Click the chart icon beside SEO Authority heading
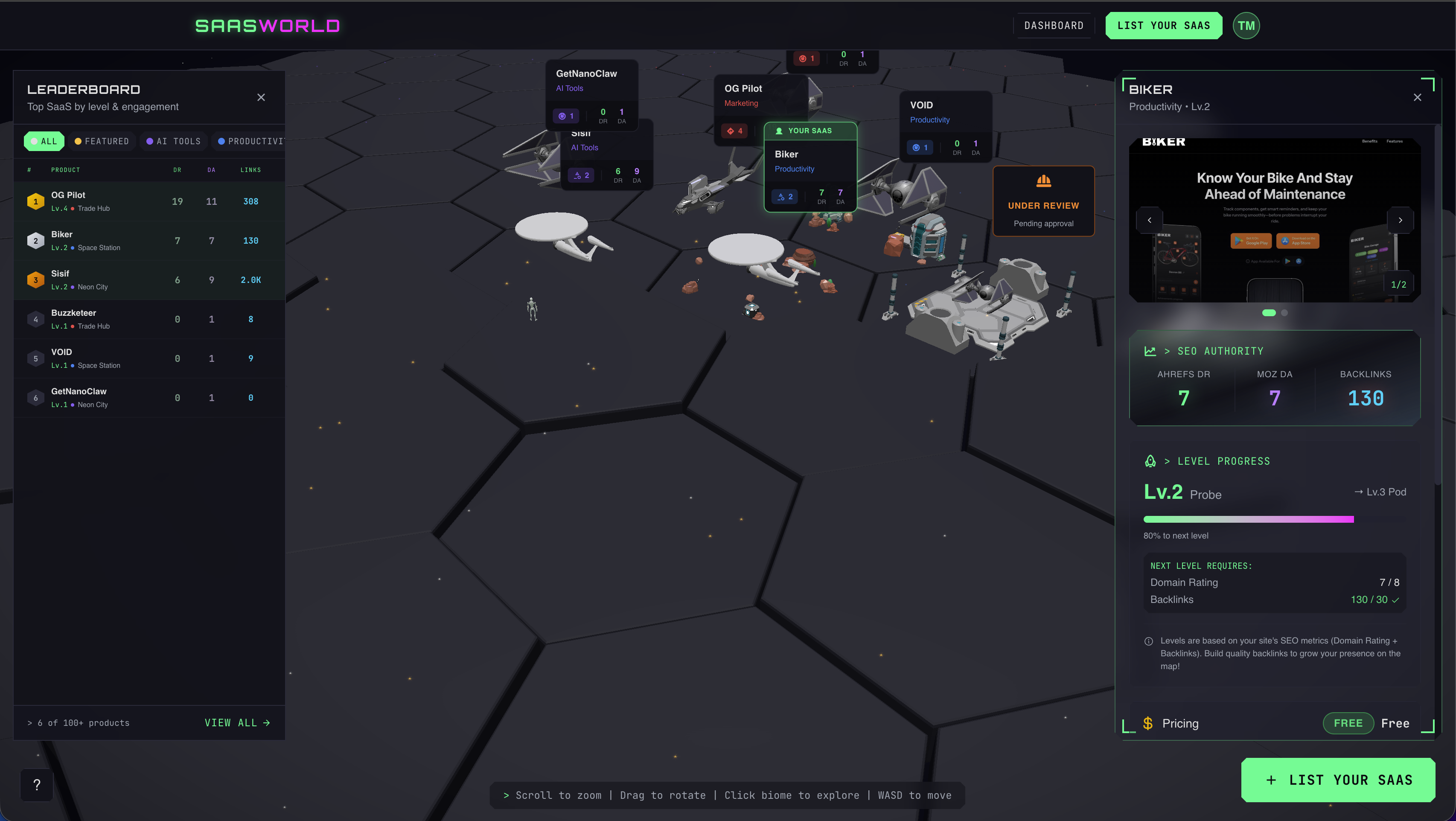The width and height of the screenshot is (1456, 821). [x=1150, y=350]
